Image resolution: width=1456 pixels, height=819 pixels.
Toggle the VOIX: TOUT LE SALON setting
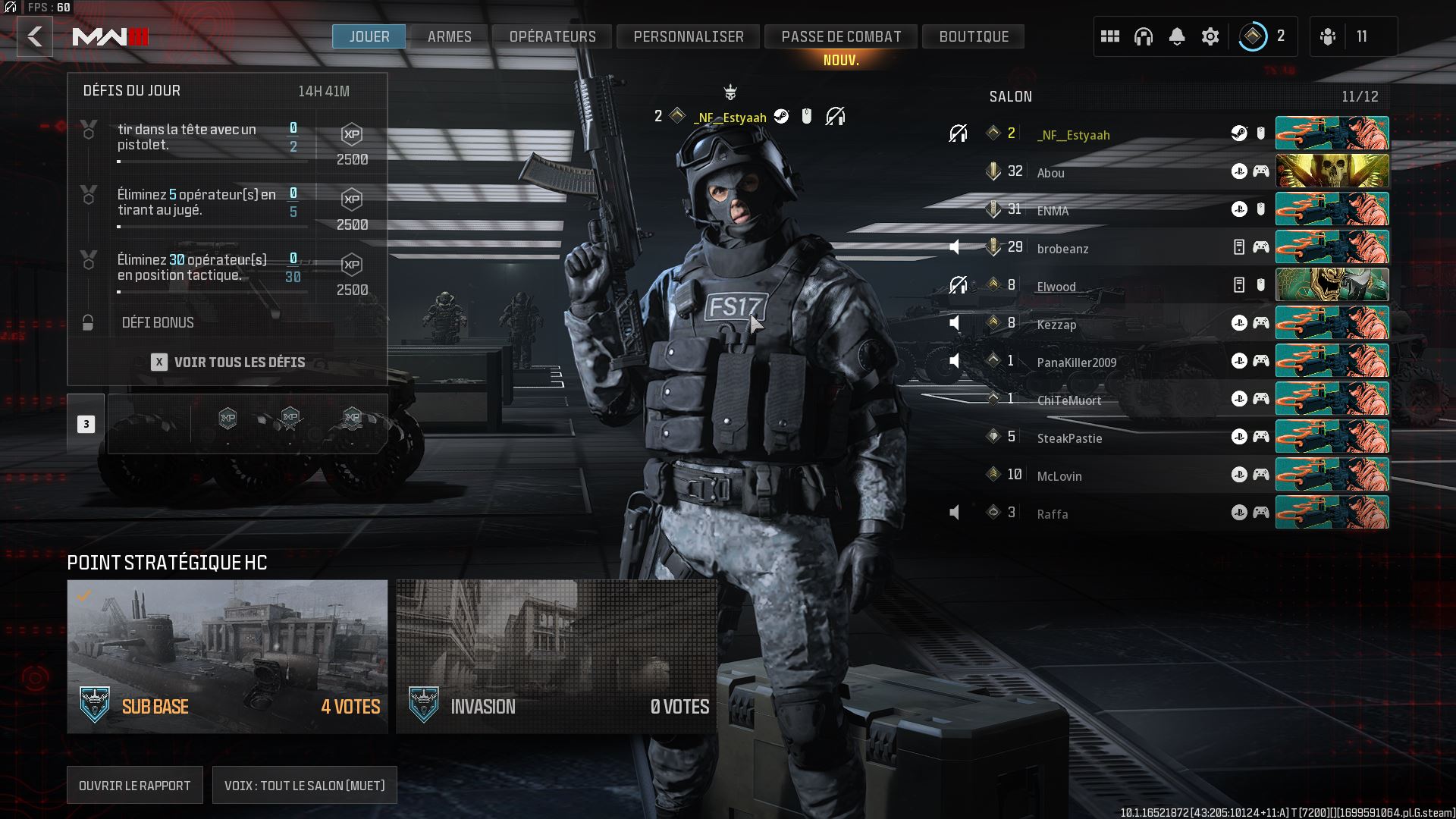[x=304, y=786]
